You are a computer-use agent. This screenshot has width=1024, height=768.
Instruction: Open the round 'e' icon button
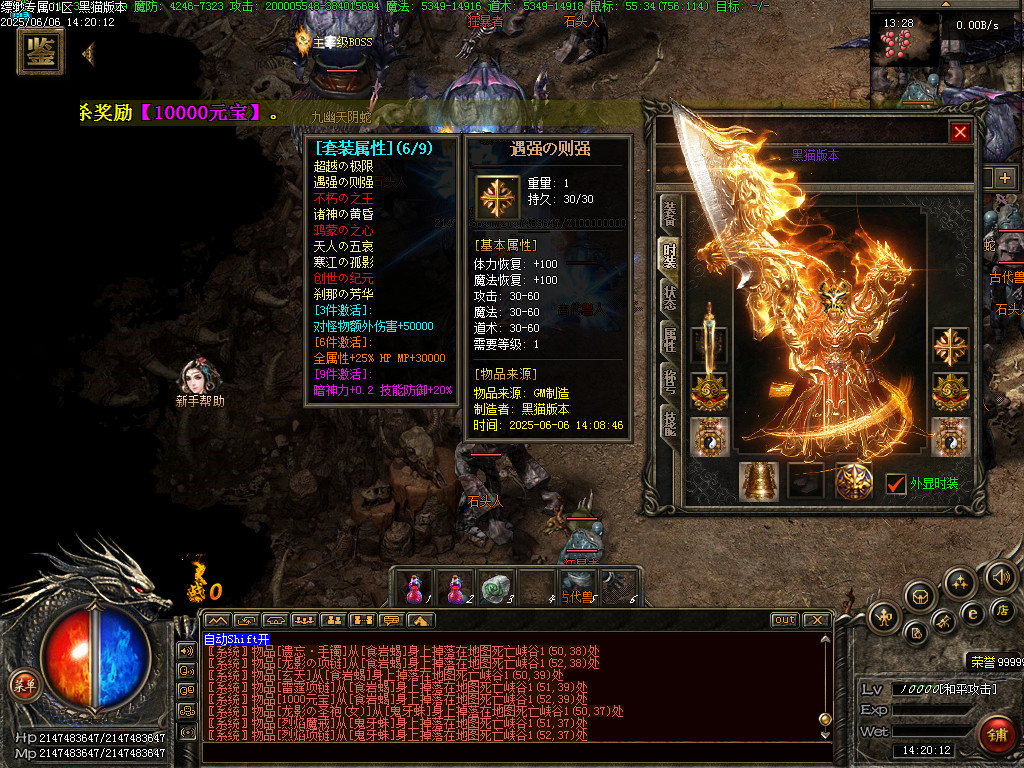[972, 612]
